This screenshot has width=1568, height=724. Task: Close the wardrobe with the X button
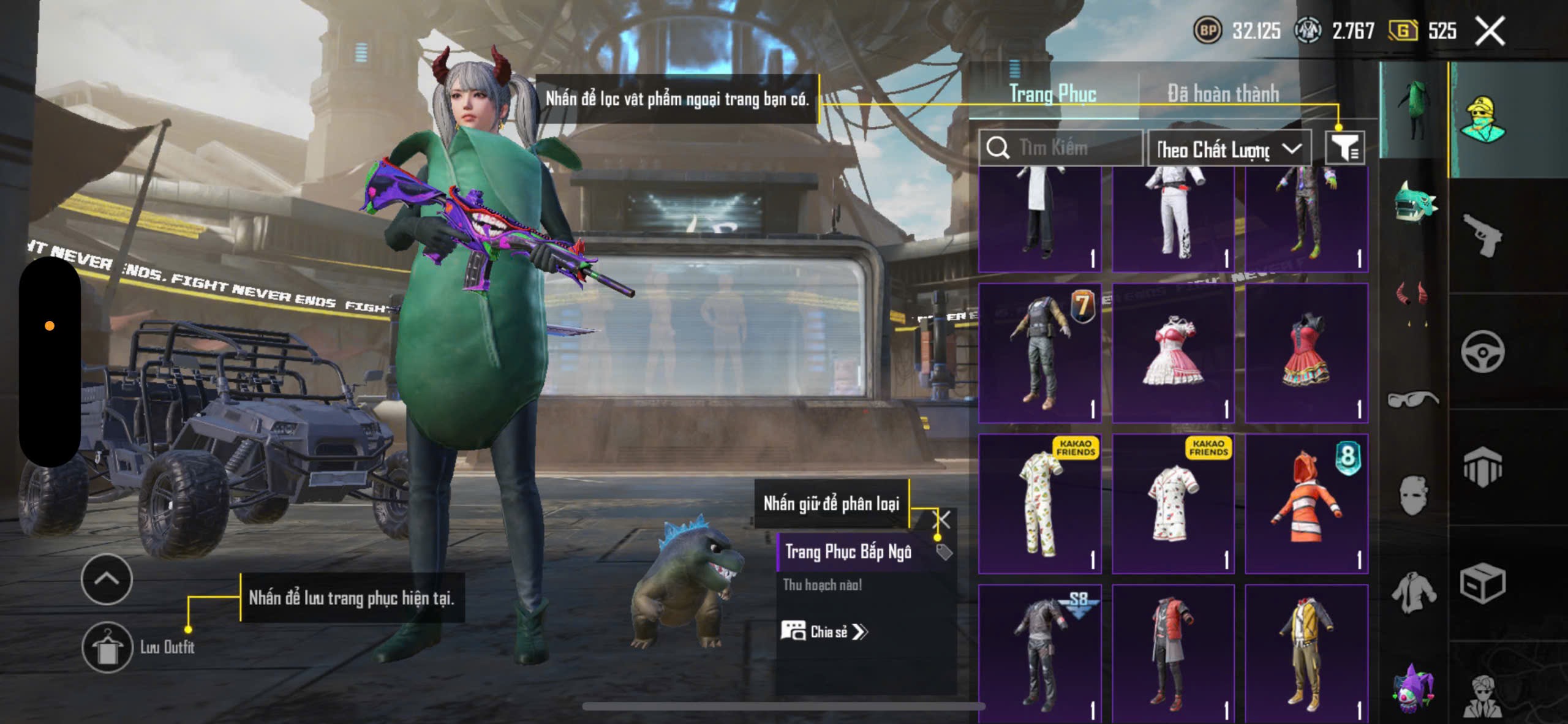tap(1490, 31)
